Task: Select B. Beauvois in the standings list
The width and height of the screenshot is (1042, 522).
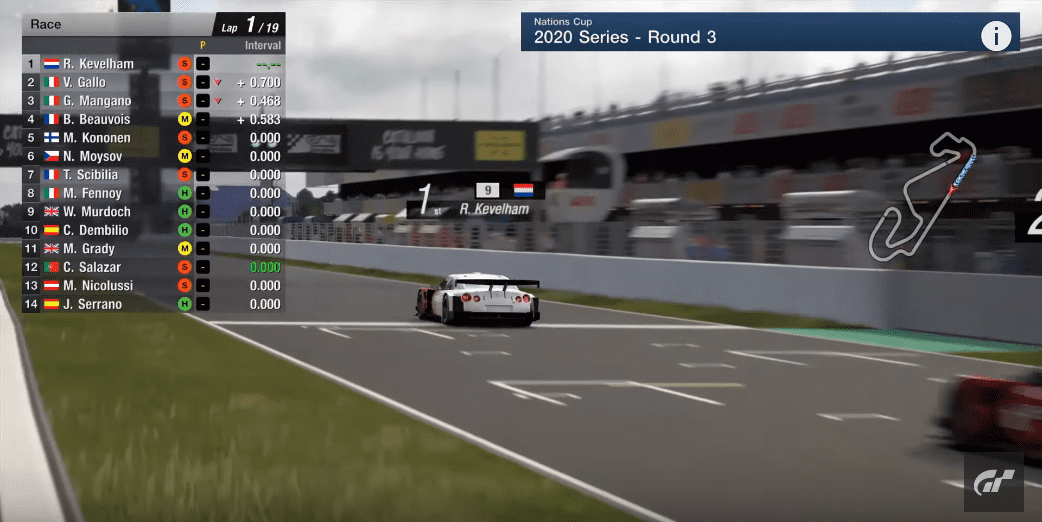Action: pyautogui.click(x=96, y=119)
